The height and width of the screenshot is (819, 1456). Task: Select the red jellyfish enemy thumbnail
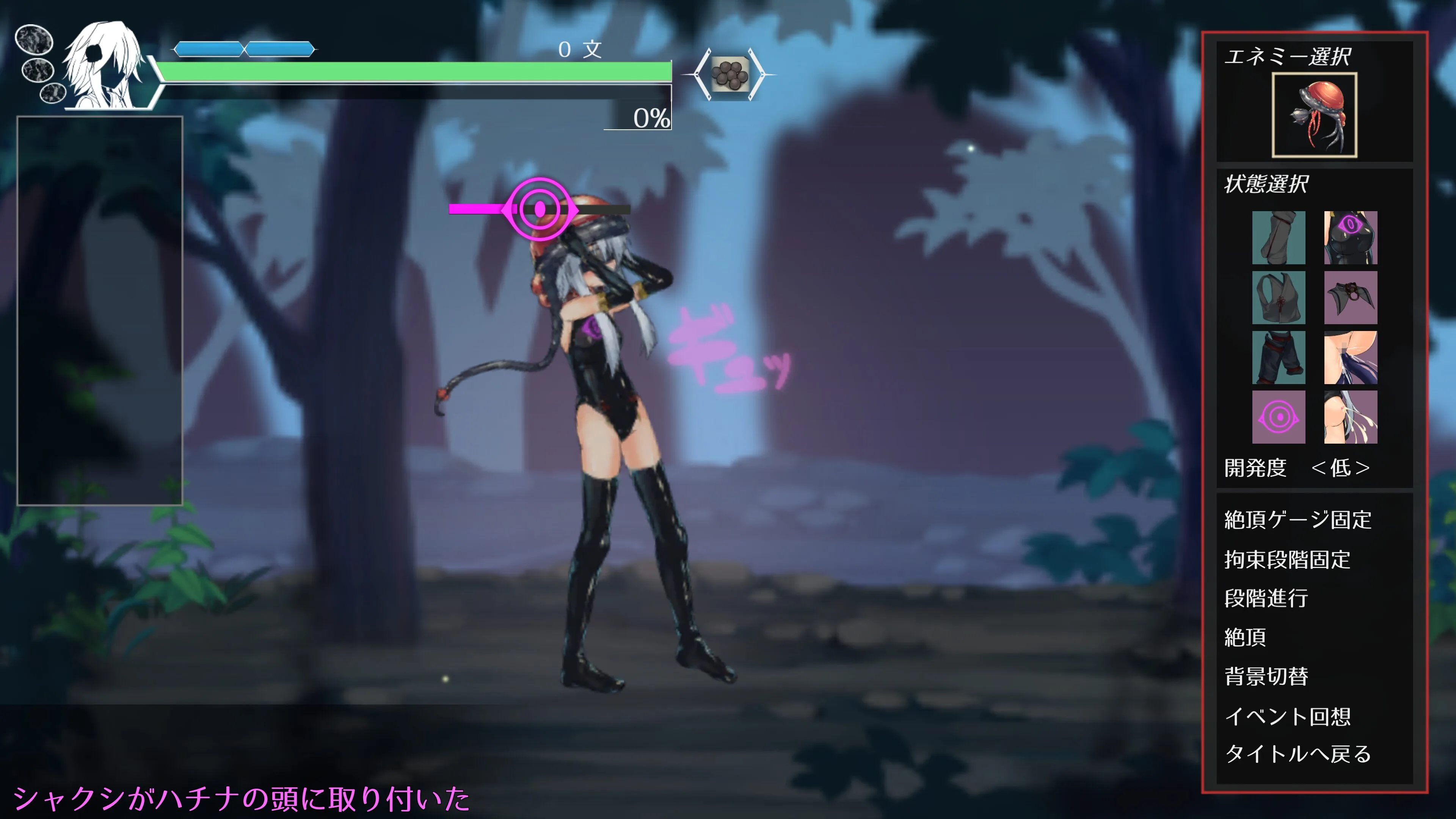[1313, 115]
